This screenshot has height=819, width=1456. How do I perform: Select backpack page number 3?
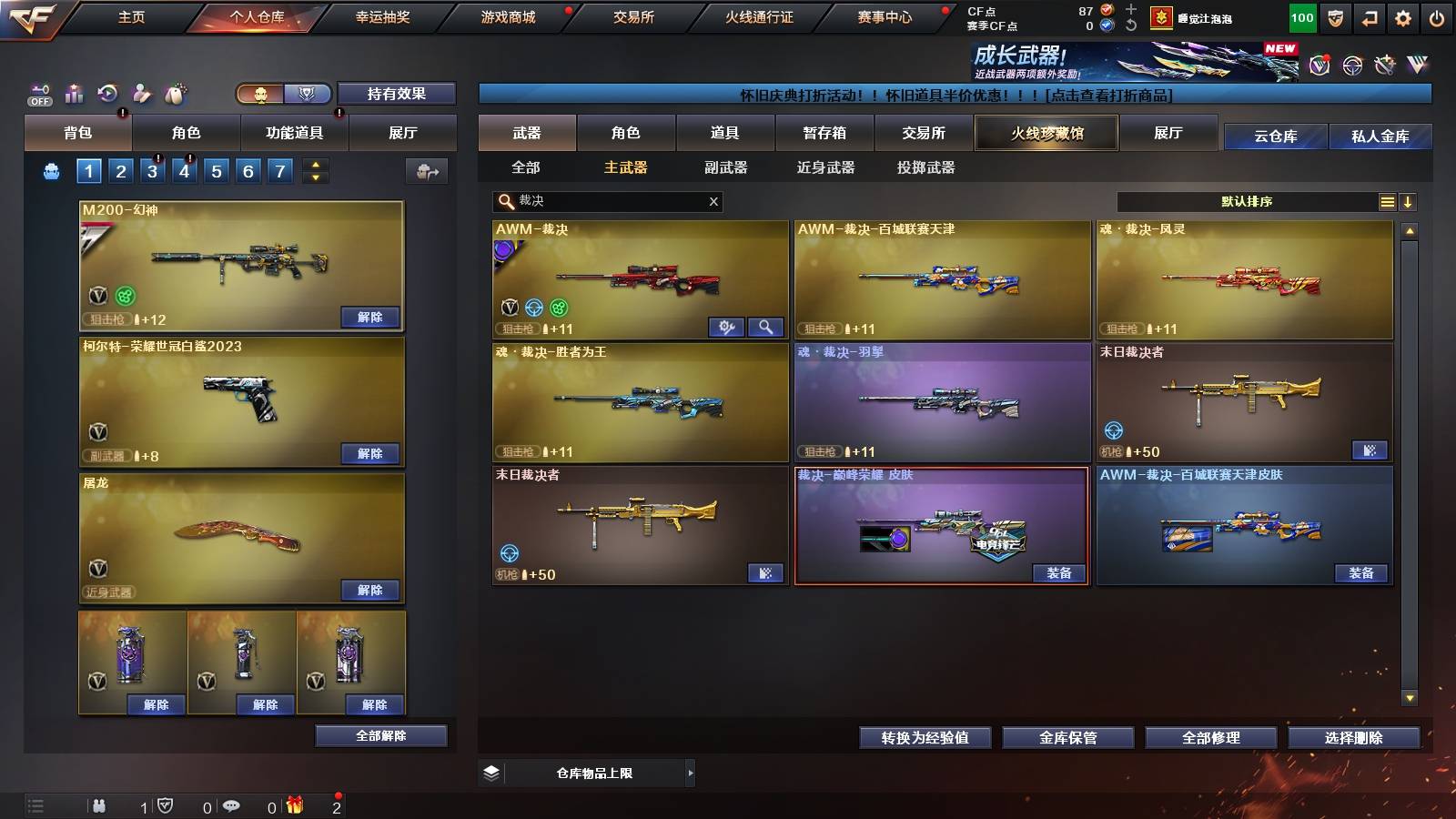point(152,169)
